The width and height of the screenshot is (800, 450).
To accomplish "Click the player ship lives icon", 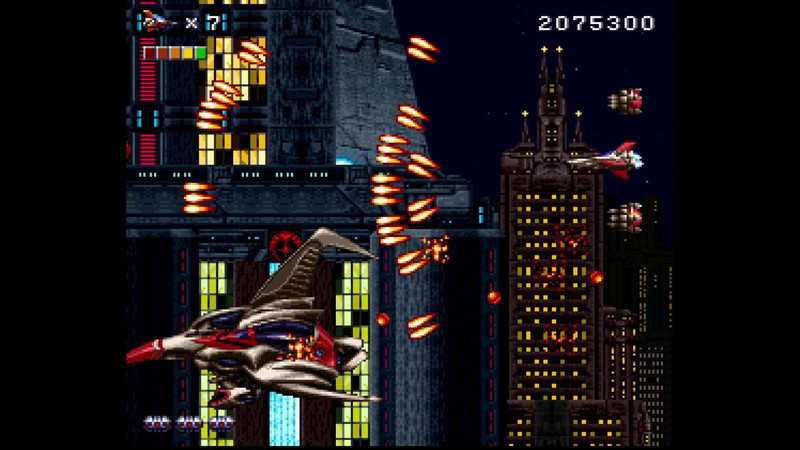I will [157, 21].
